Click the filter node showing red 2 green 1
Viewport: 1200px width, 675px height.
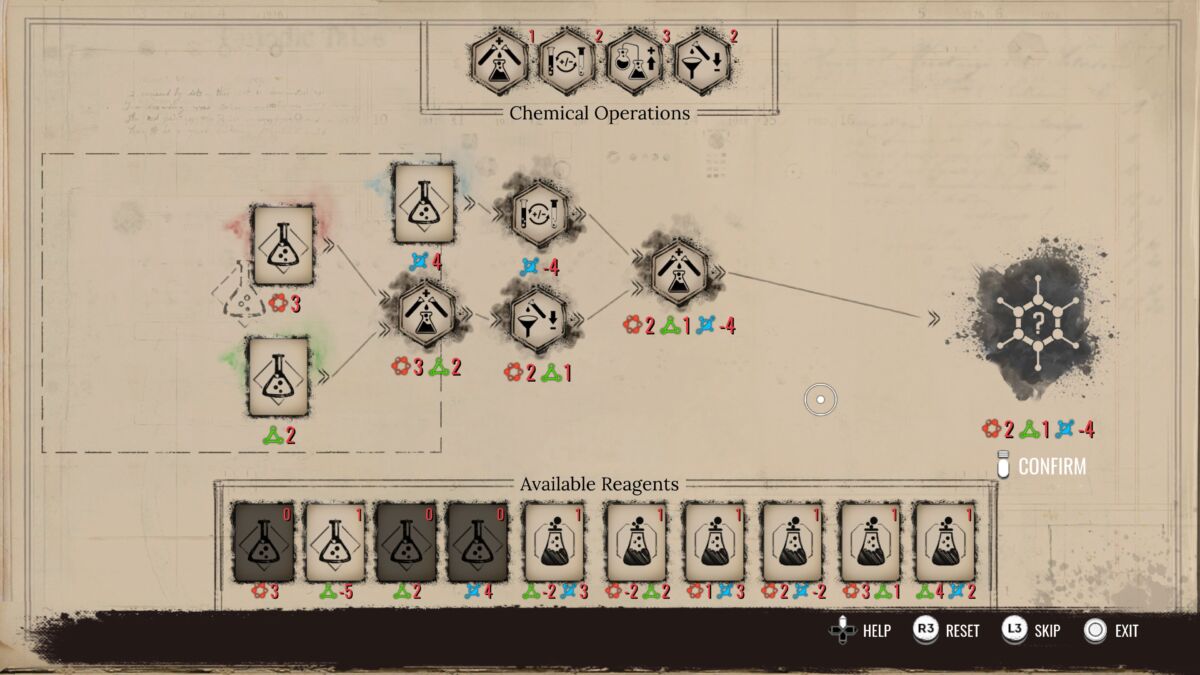tap(540, 318)
